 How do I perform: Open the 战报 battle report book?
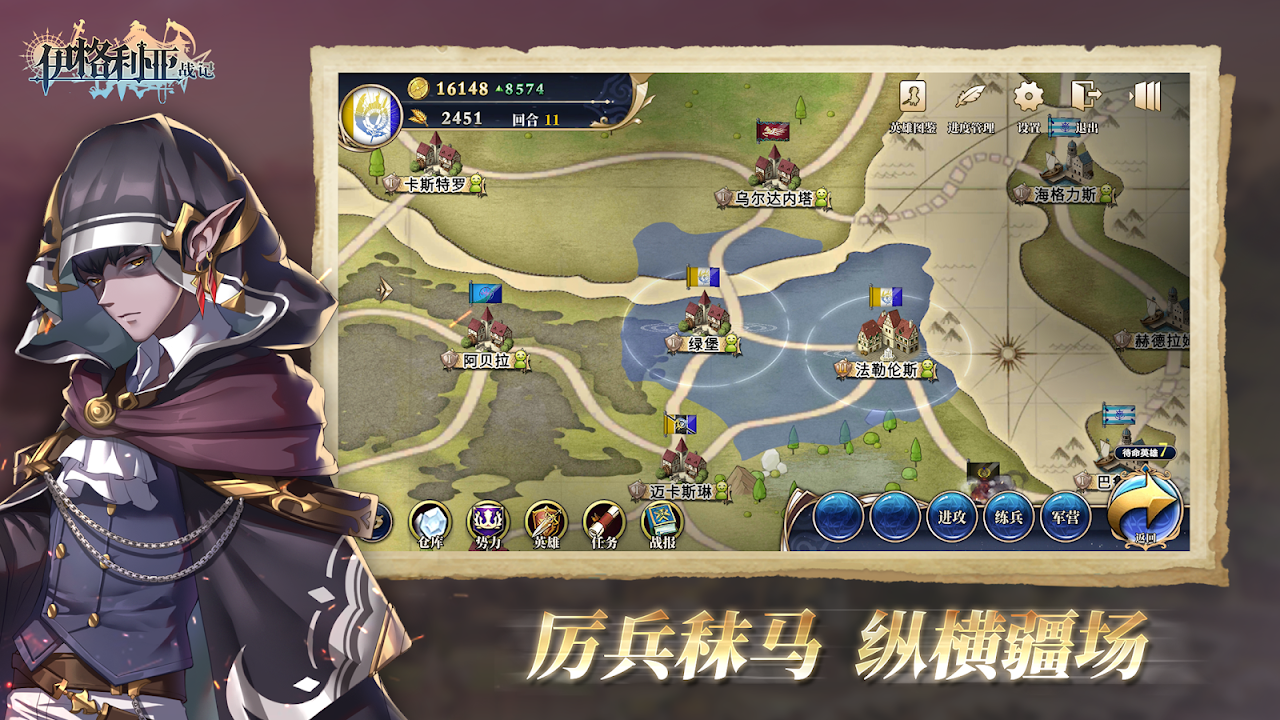(x=662, y=522)
